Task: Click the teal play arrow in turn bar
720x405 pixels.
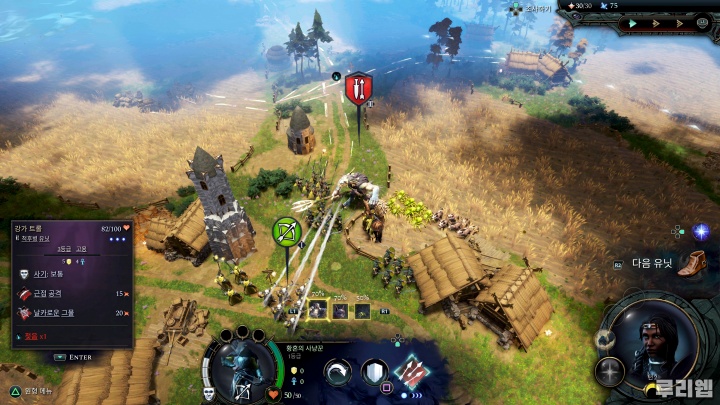Action: click(632, 23)
